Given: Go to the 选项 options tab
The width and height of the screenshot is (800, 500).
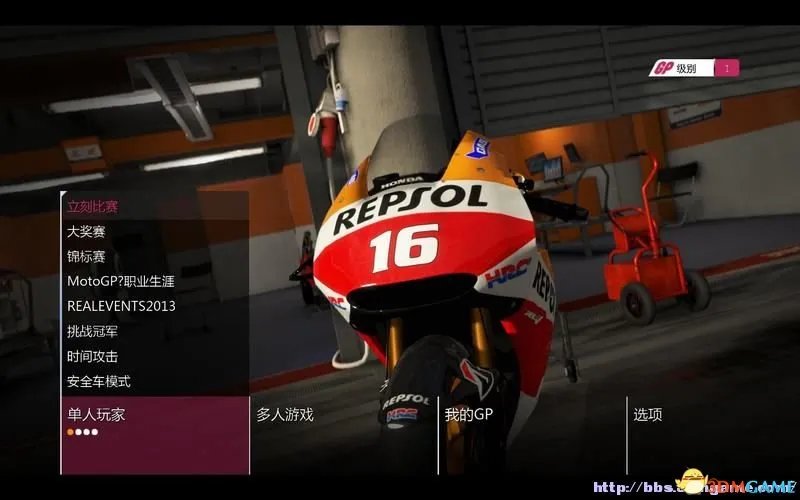Looking at the screenshot, I should point(647,414).
